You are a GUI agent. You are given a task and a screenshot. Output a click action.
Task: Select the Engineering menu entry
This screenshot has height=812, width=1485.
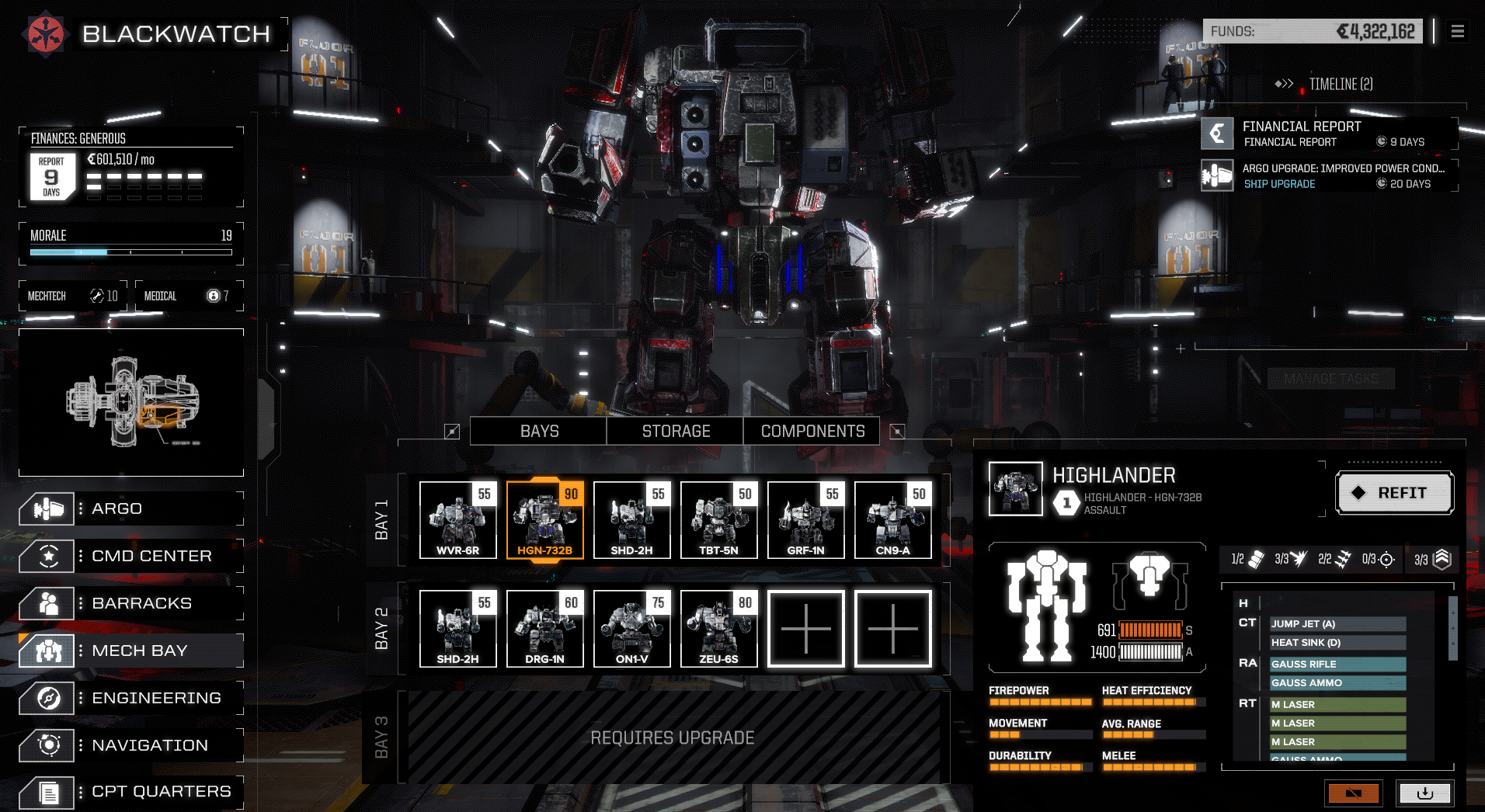pos(130,699)
